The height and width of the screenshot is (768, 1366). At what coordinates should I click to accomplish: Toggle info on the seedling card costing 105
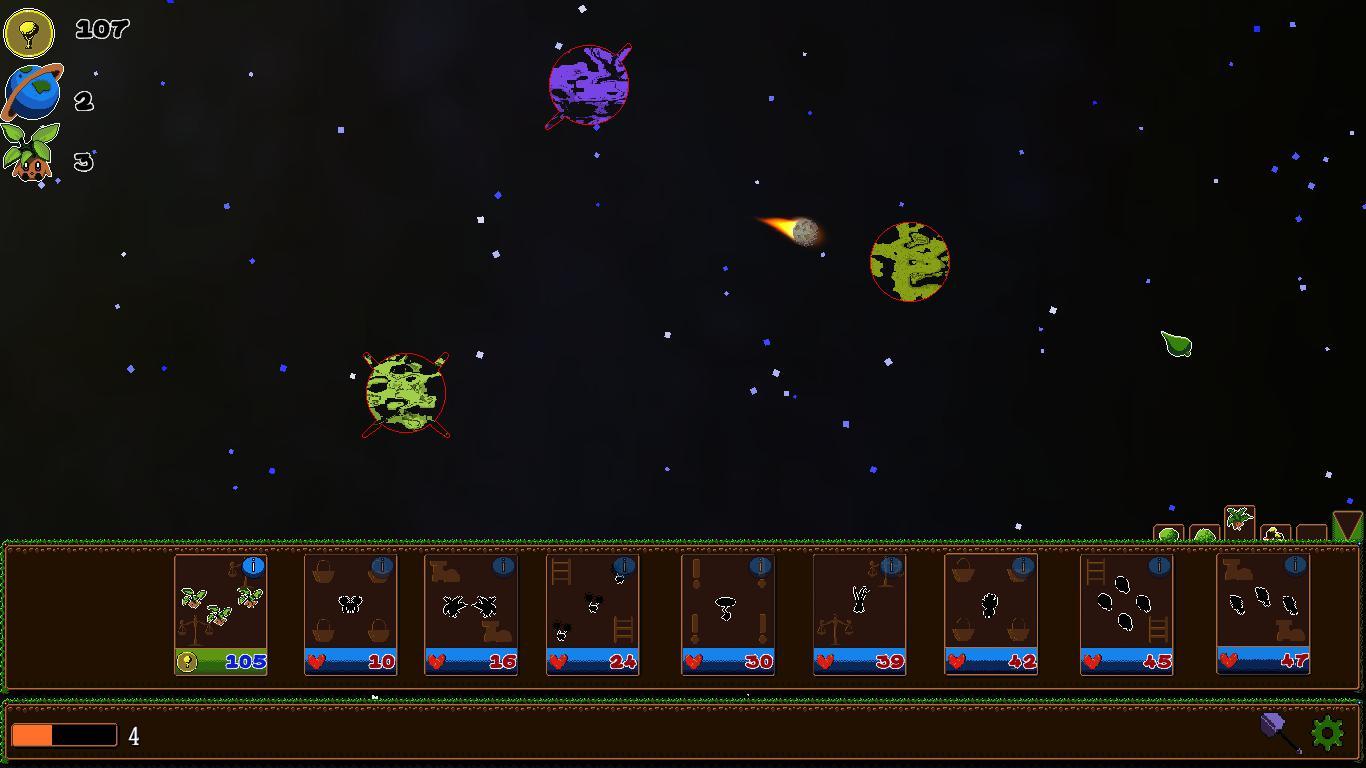pyautogui.click(x=252, y=566)
